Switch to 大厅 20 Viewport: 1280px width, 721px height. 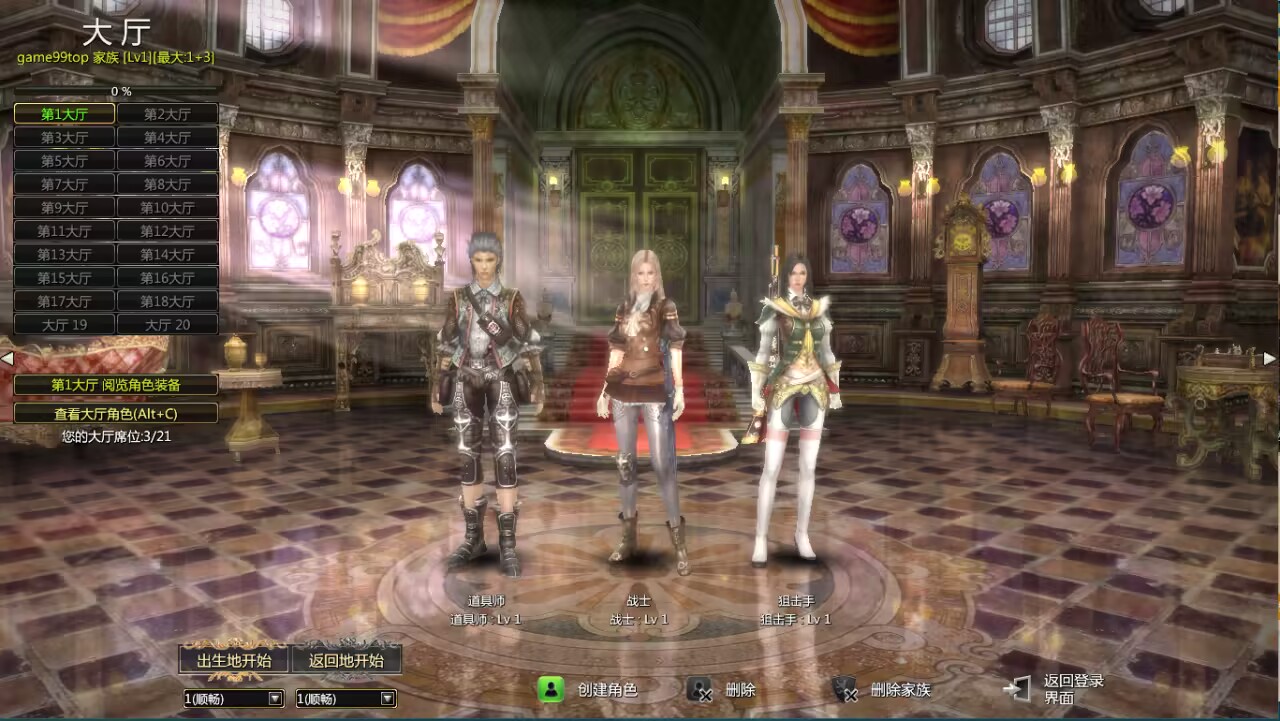(167, 325)
